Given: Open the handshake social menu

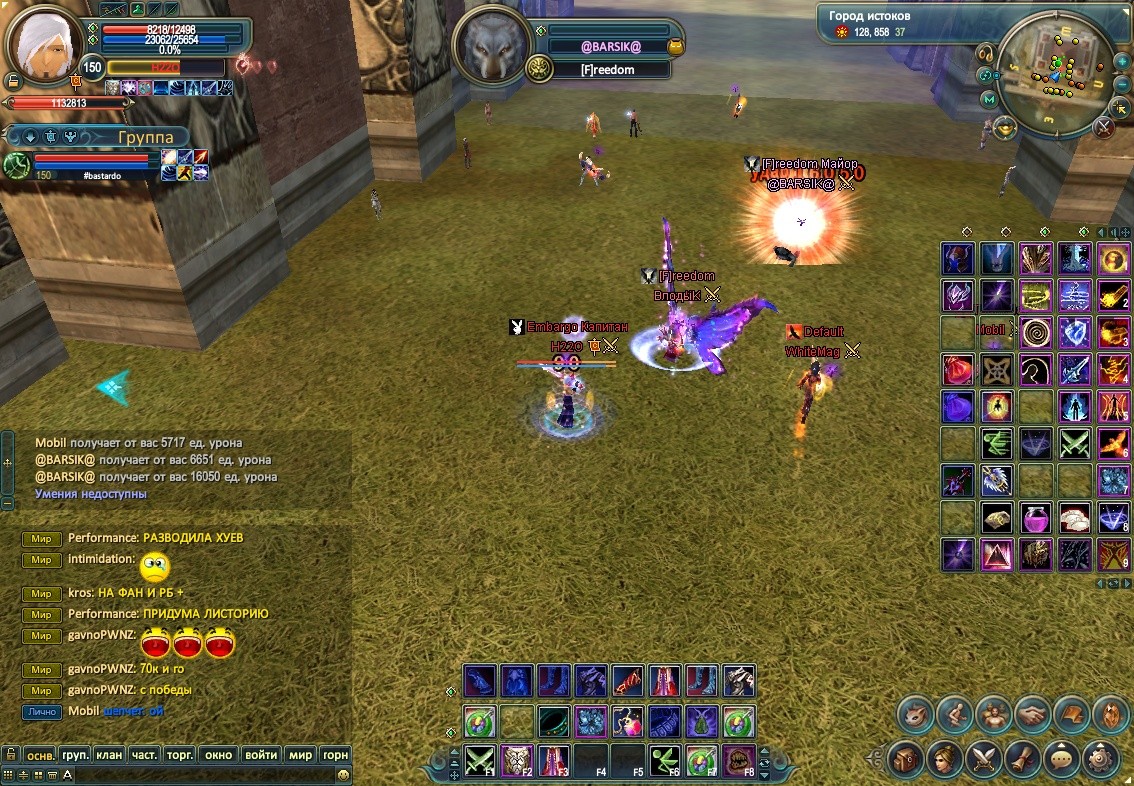Looking at the screenshot, I should (x=1033, y=714).
